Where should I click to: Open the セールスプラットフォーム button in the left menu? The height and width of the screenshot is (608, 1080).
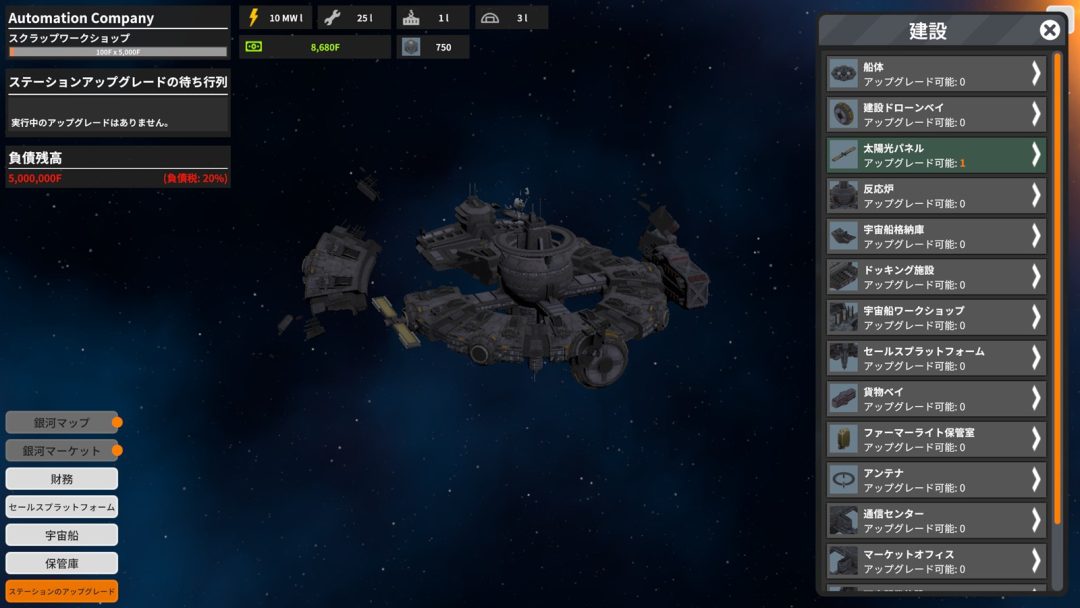(62, 507)
